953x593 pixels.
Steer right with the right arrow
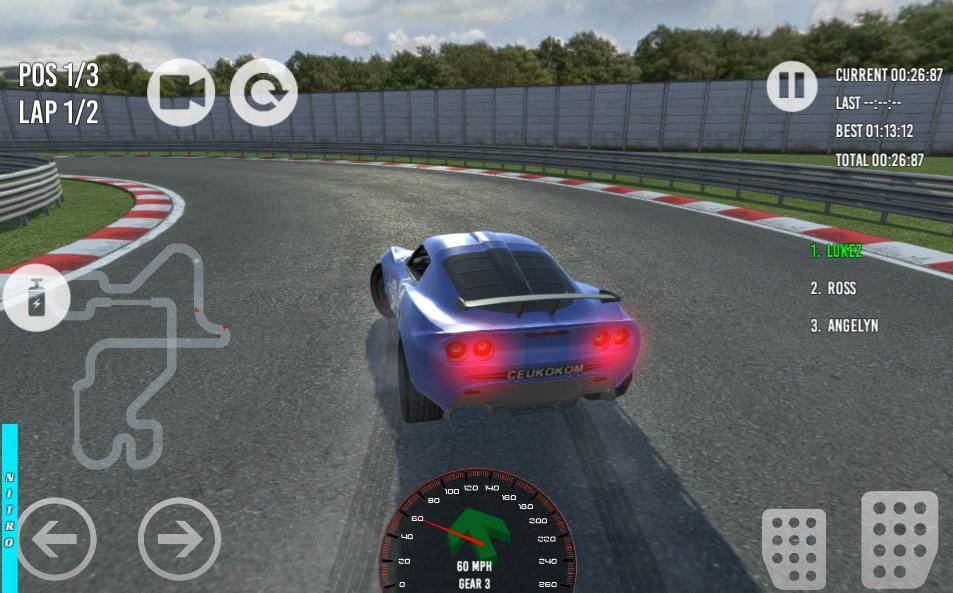pyautogui.click(x=179, y=540)
